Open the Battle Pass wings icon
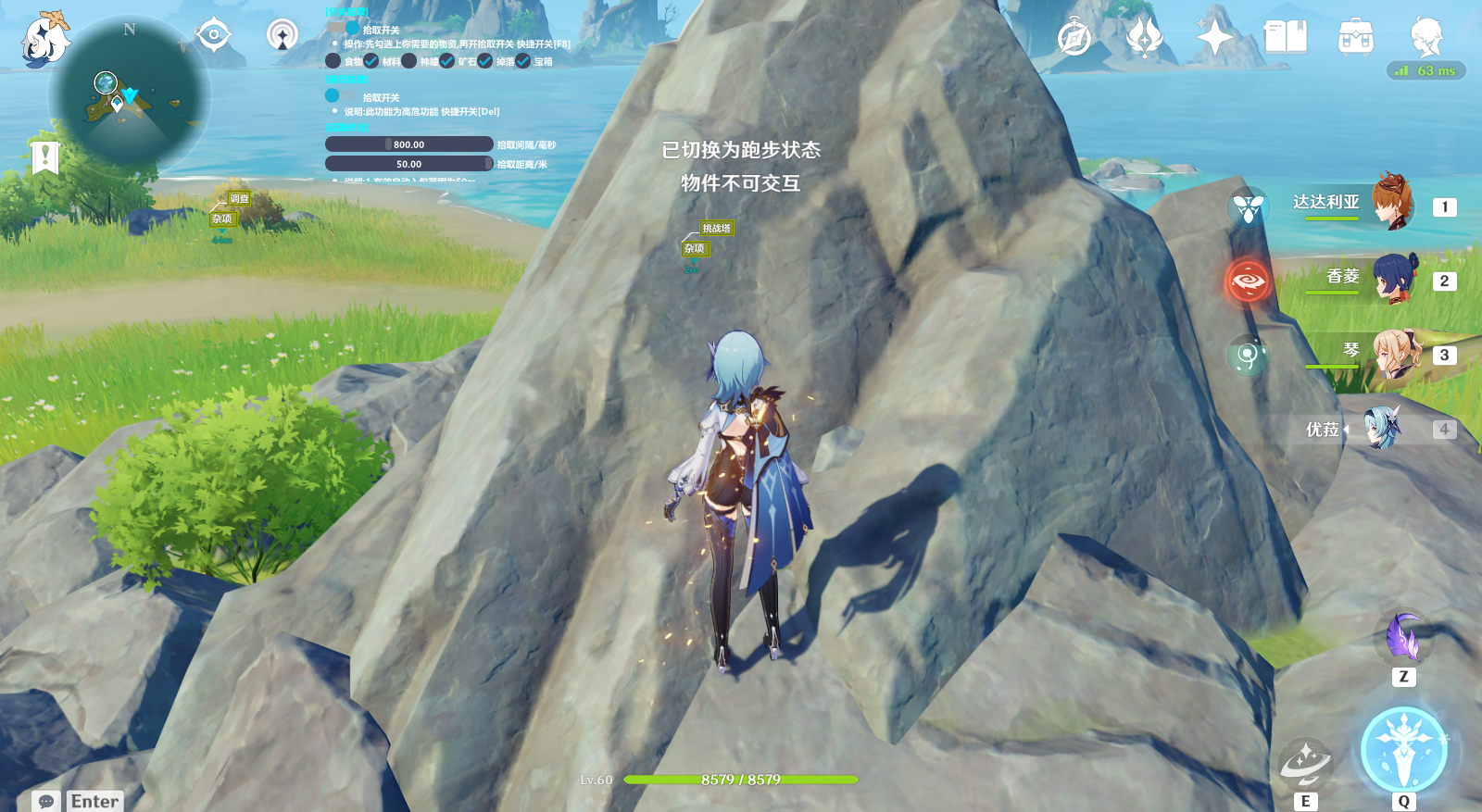The width and height of the screenshot is (1482, 812). [1143, 37]
